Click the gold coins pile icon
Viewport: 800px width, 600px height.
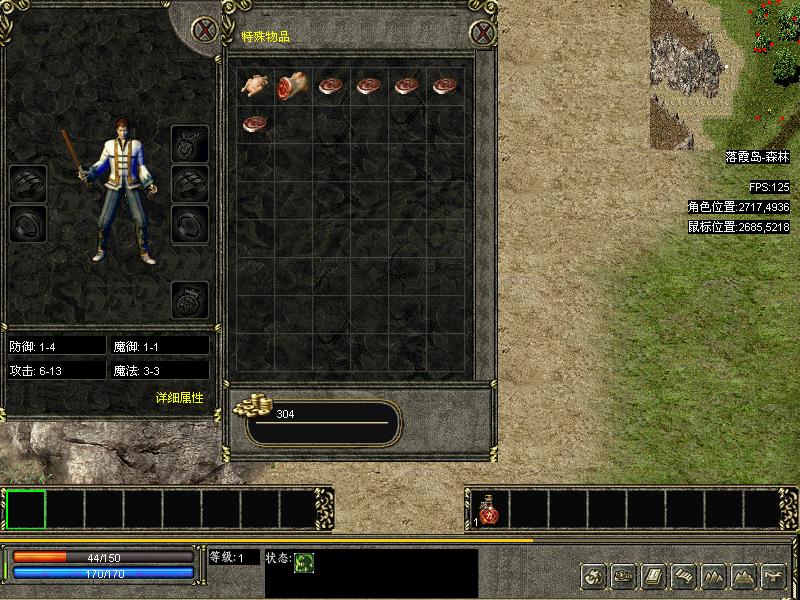pyautogui.click(x=252, y=405)
